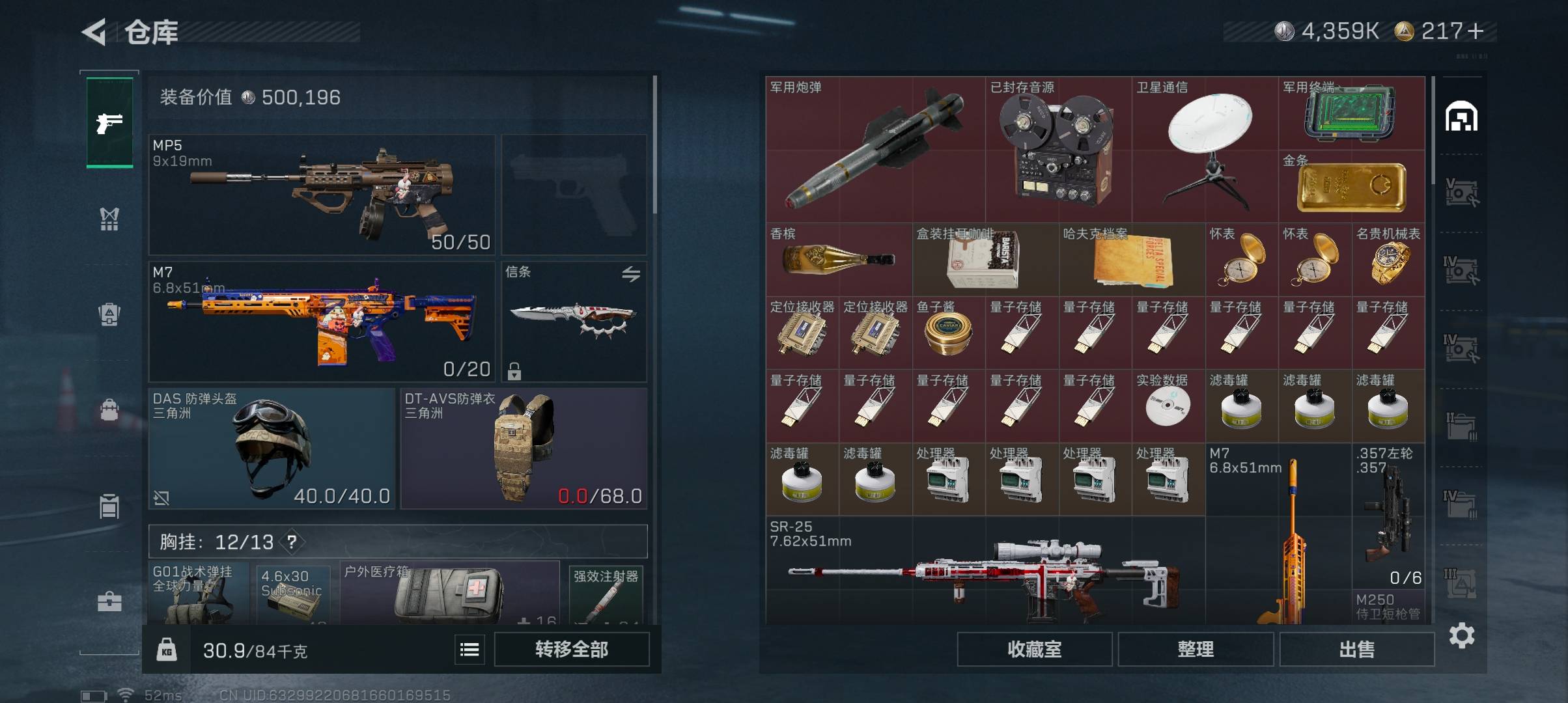
Task: Sort the stash with 整理
Action: 1196,649
